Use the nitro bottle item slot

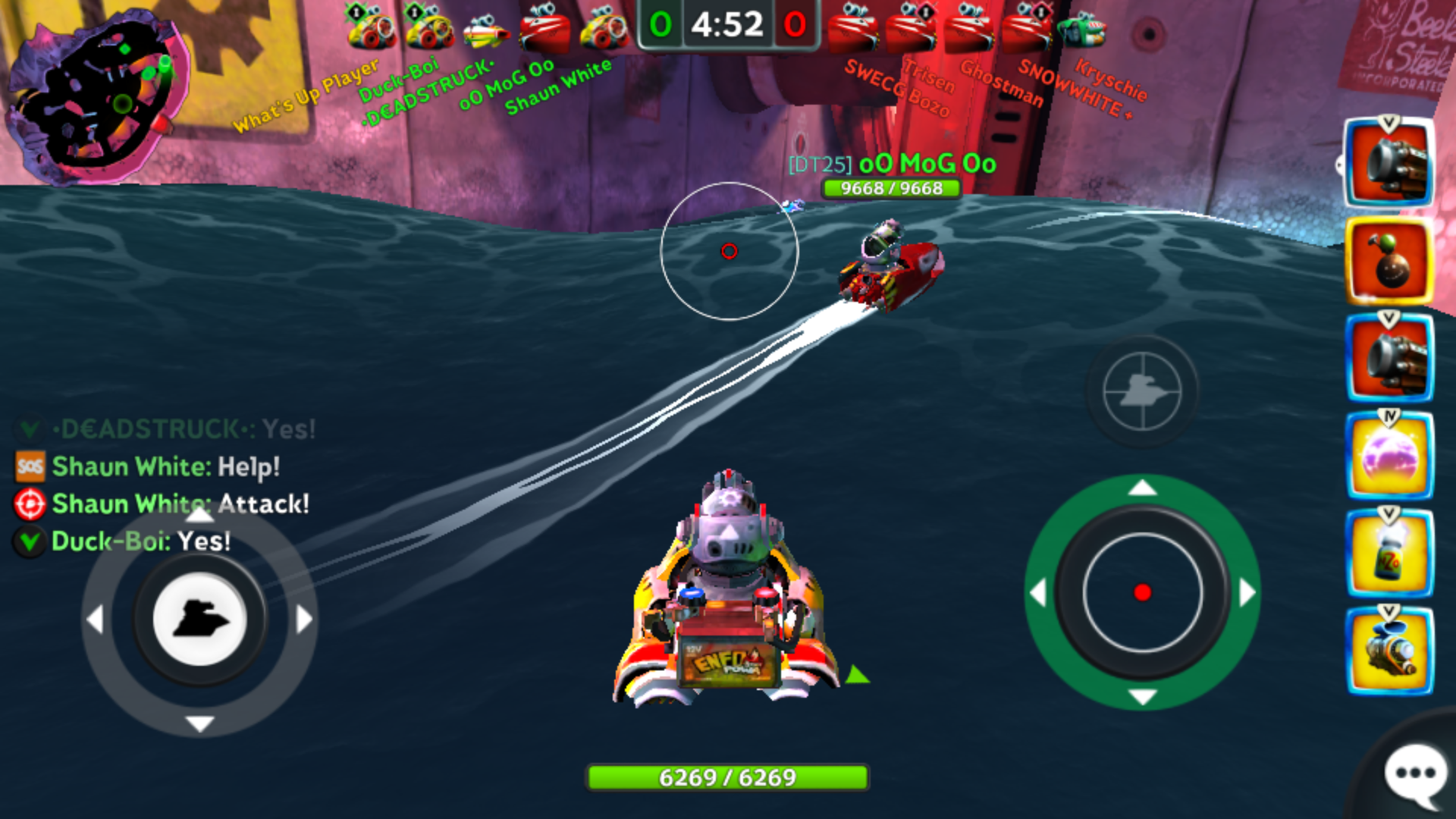click(x=1389, y=554)
